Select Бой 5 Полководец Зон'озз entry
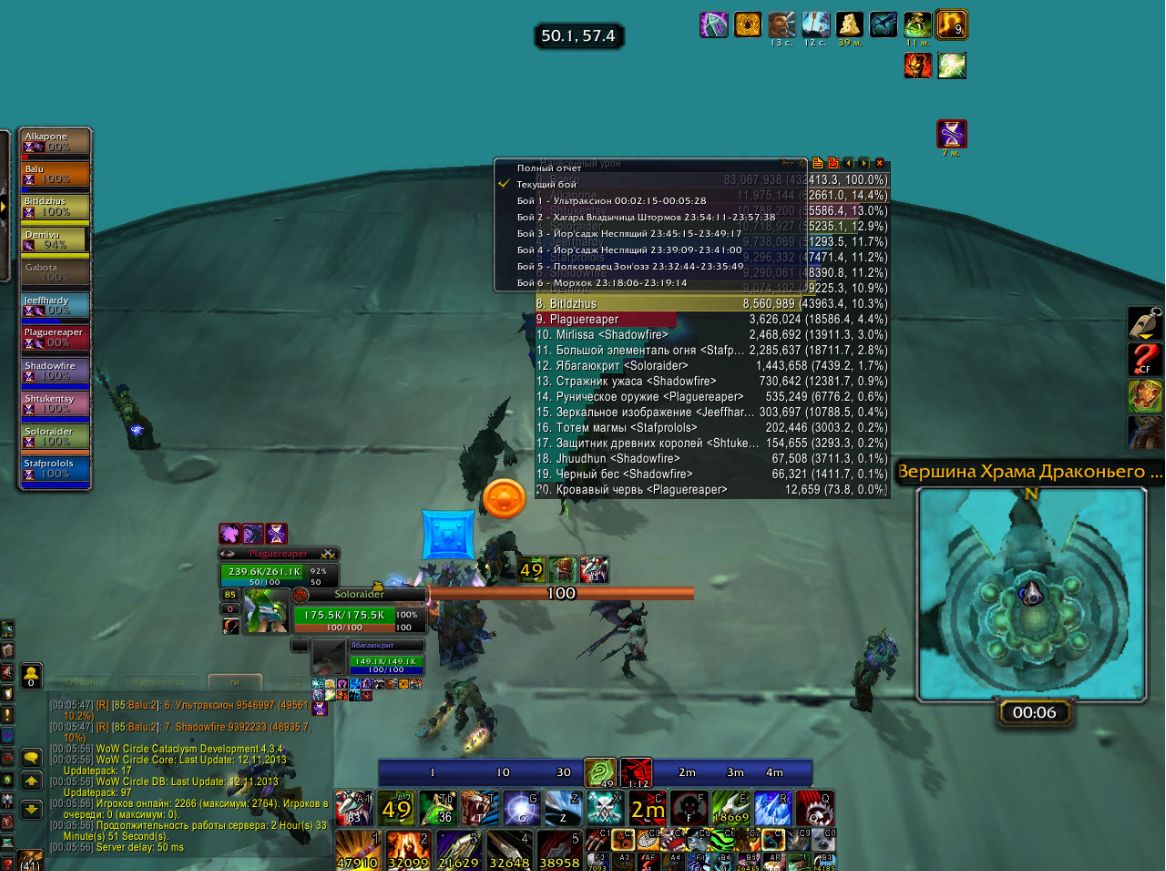The height and width of the screenshot is (871, 1166). point(630,266)
